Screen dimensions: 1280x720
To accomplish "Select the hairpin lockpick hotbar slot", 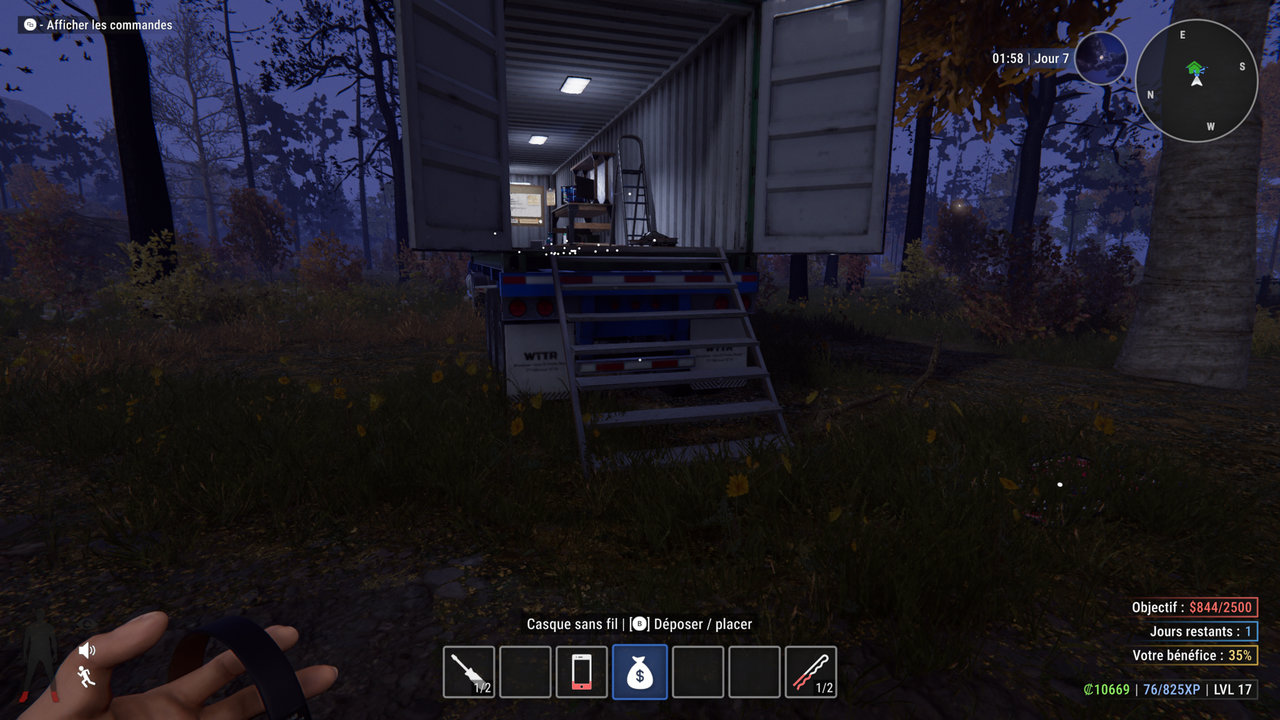I will tap(811, 672).
